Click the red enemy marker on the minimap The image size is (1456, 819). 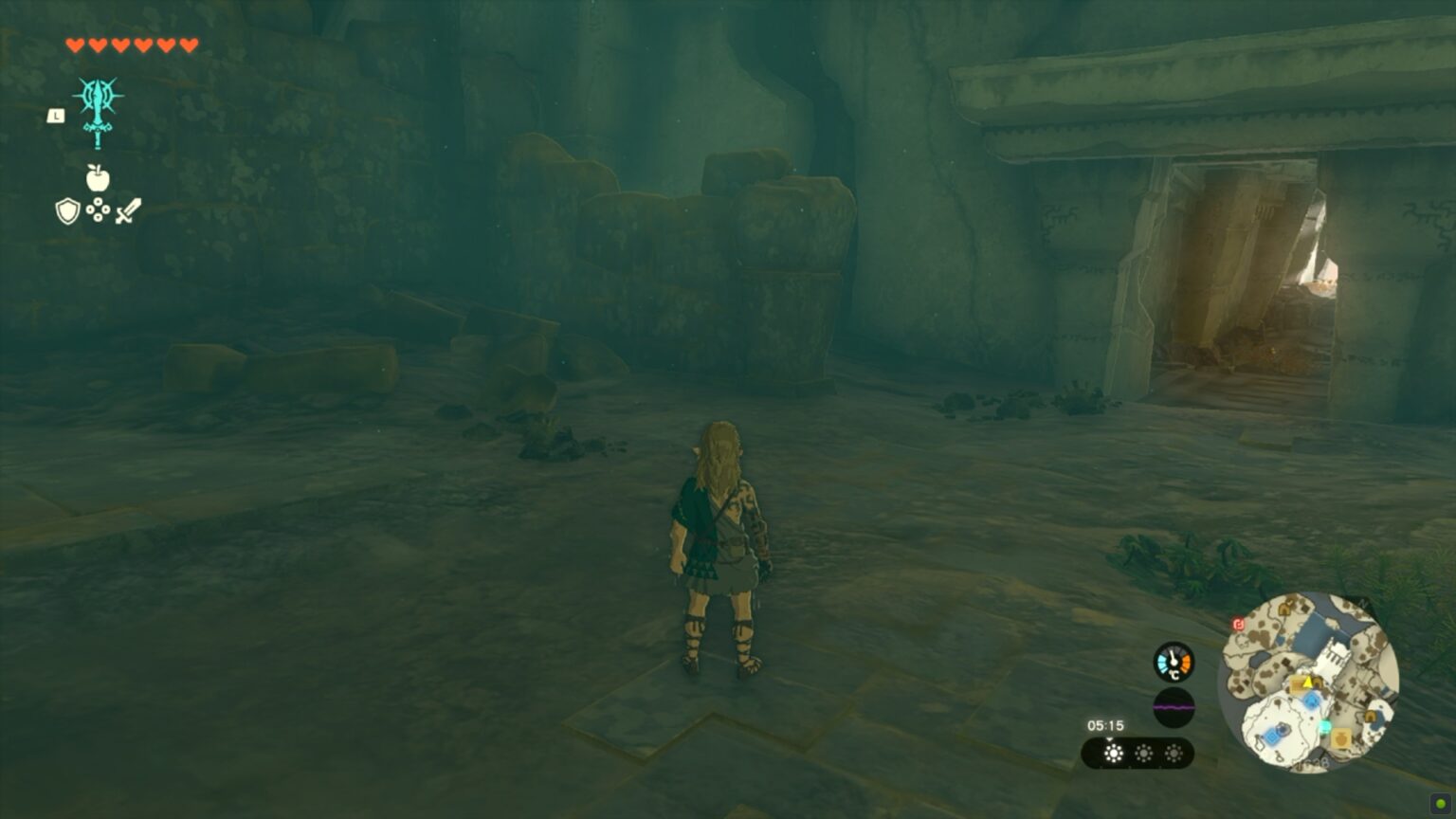coord(1237,624)
